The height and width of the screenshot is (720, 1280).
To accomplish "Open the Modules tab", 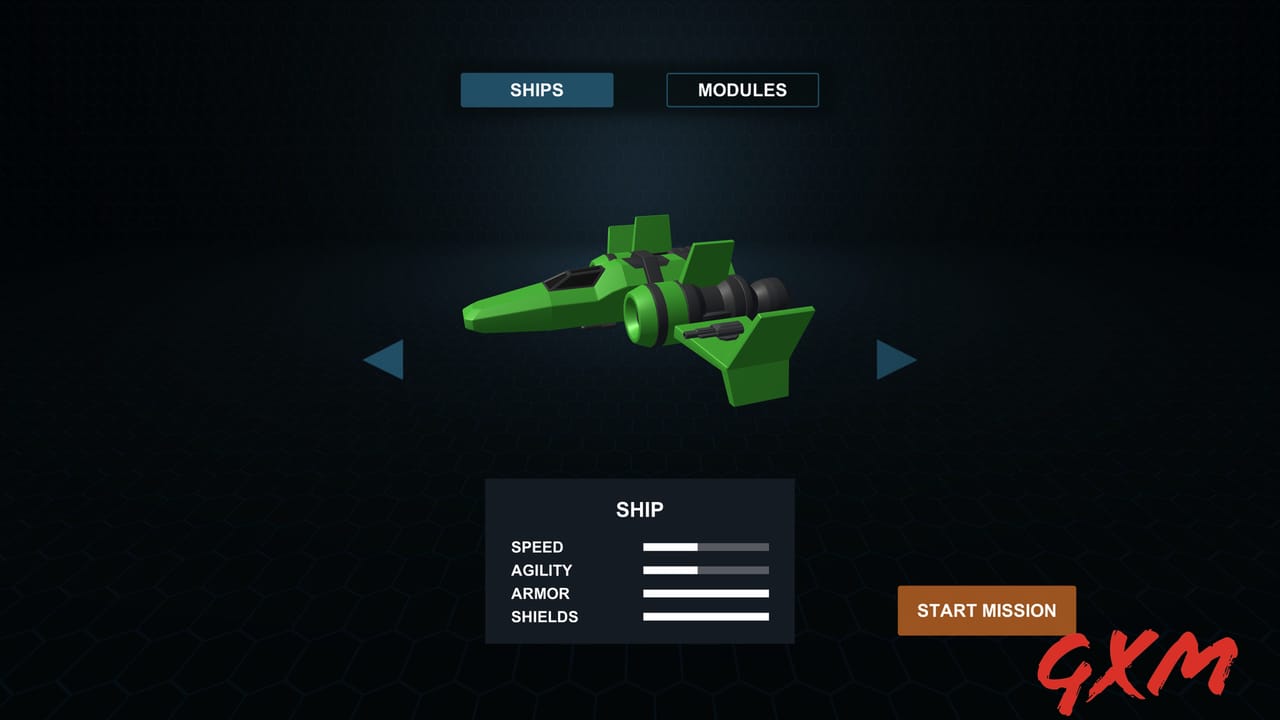I will click(x=742, y=90).
